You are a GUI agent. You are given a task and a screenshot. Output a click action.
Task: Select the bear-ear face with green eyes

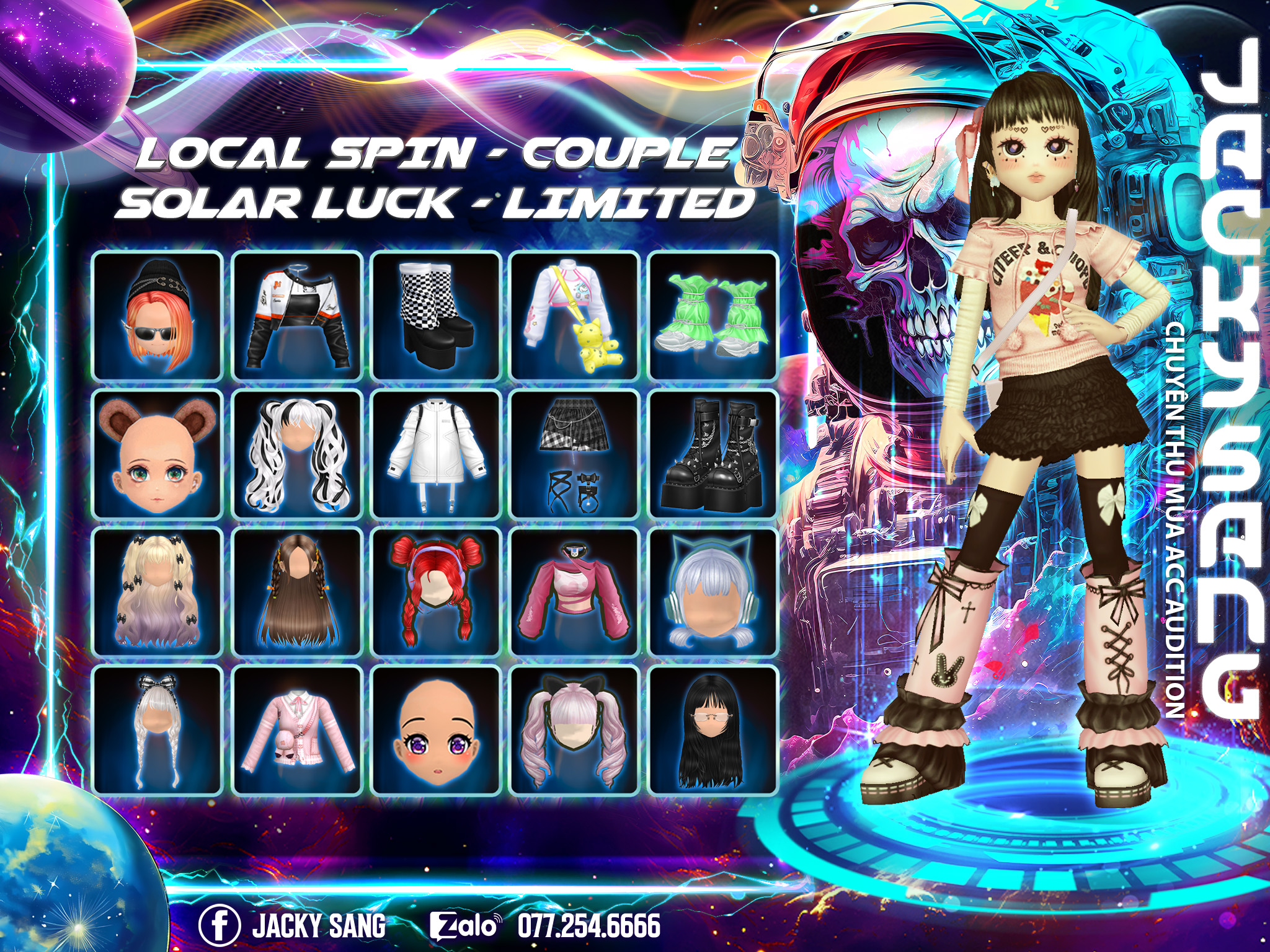(x=157, y=454)
